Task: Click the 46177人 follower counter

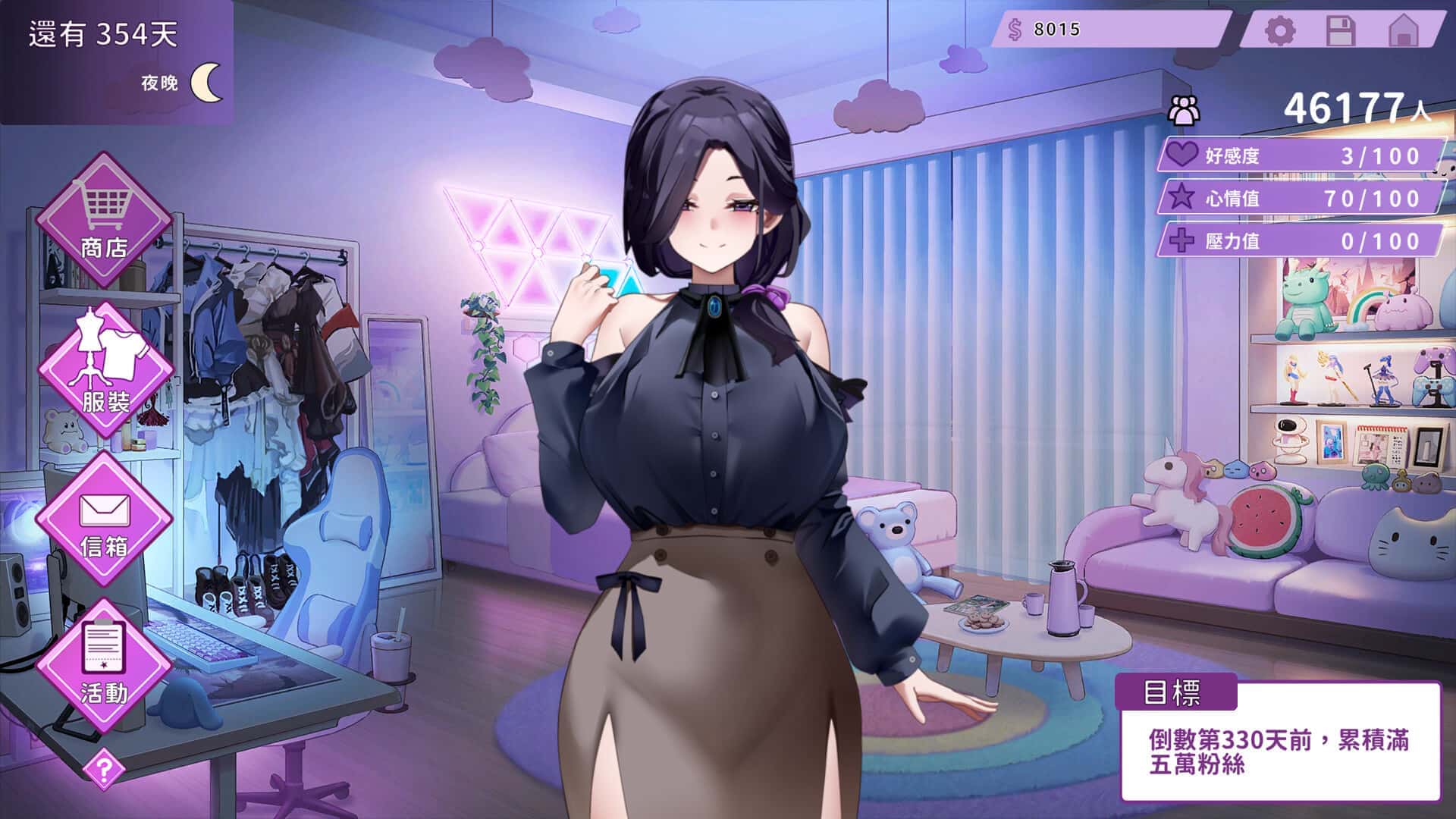Action: point(1357,106)
